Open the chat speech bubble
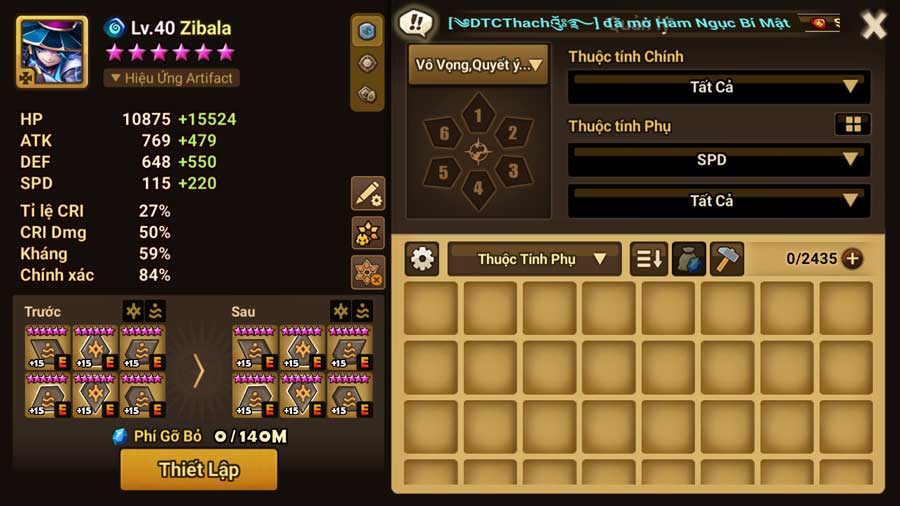Image resolution: width=900 pixels, height=506 pixels. coord(415,22)
